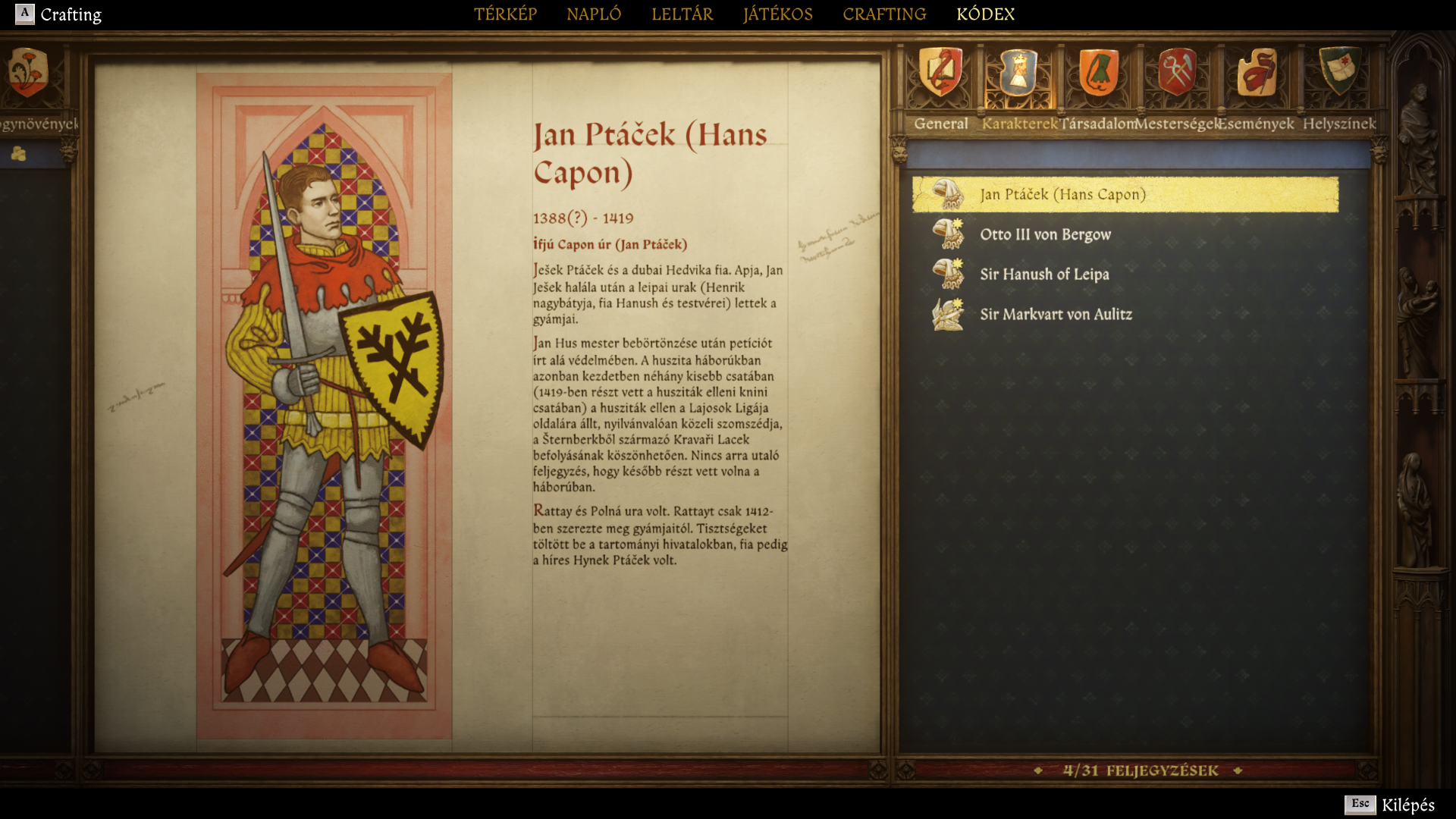
Task: Open the Otto III von Bergow entry
Action: coord(1045,234)
